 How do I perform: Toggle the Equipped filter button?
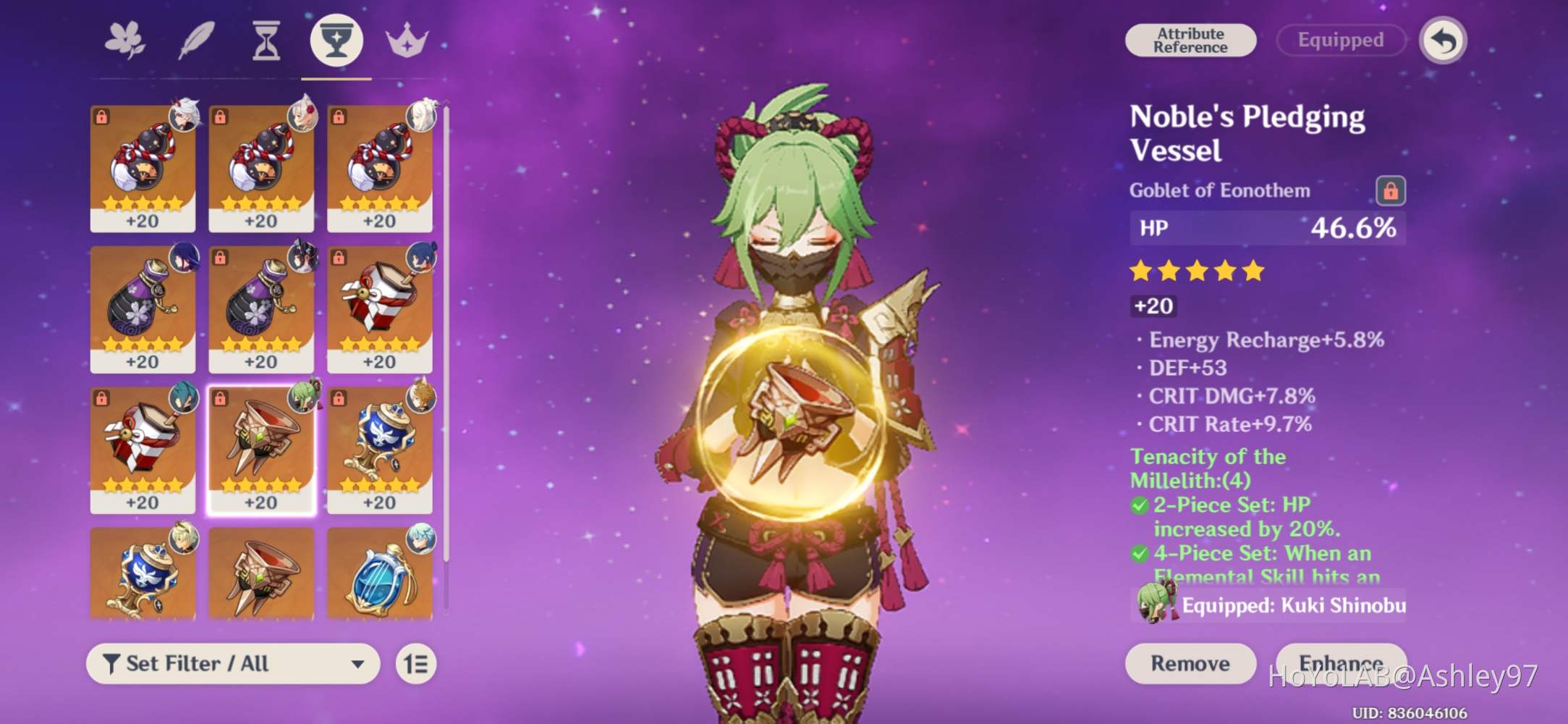1340,40
